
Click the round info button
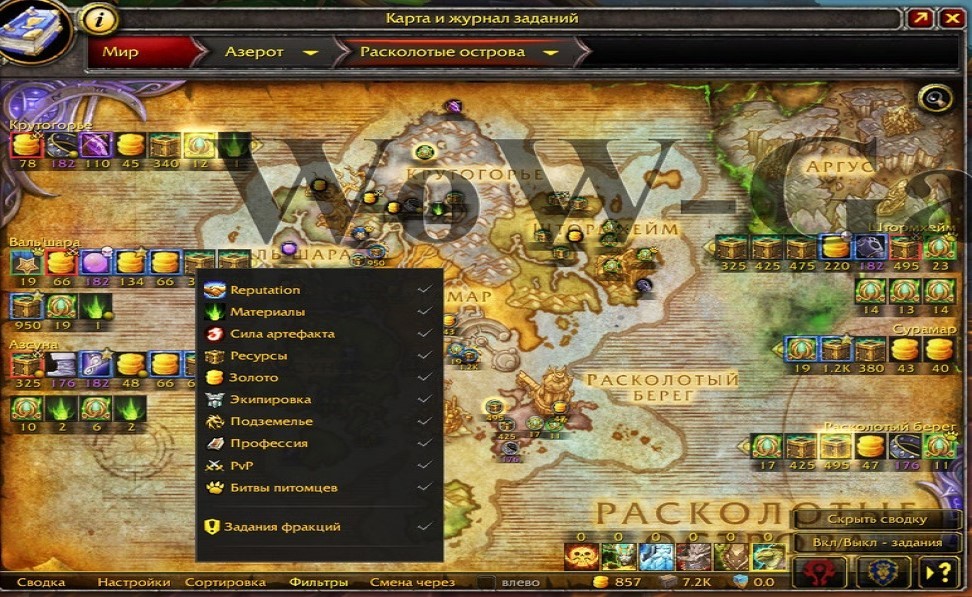98,18
